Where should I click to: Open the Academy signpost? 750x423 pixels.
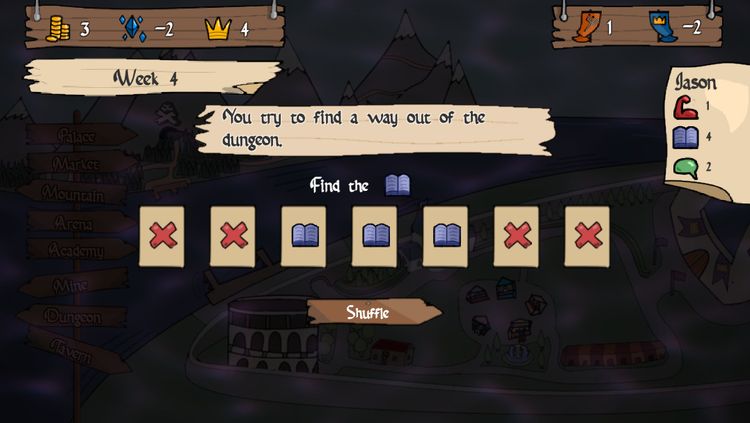[x=77, y=251]
